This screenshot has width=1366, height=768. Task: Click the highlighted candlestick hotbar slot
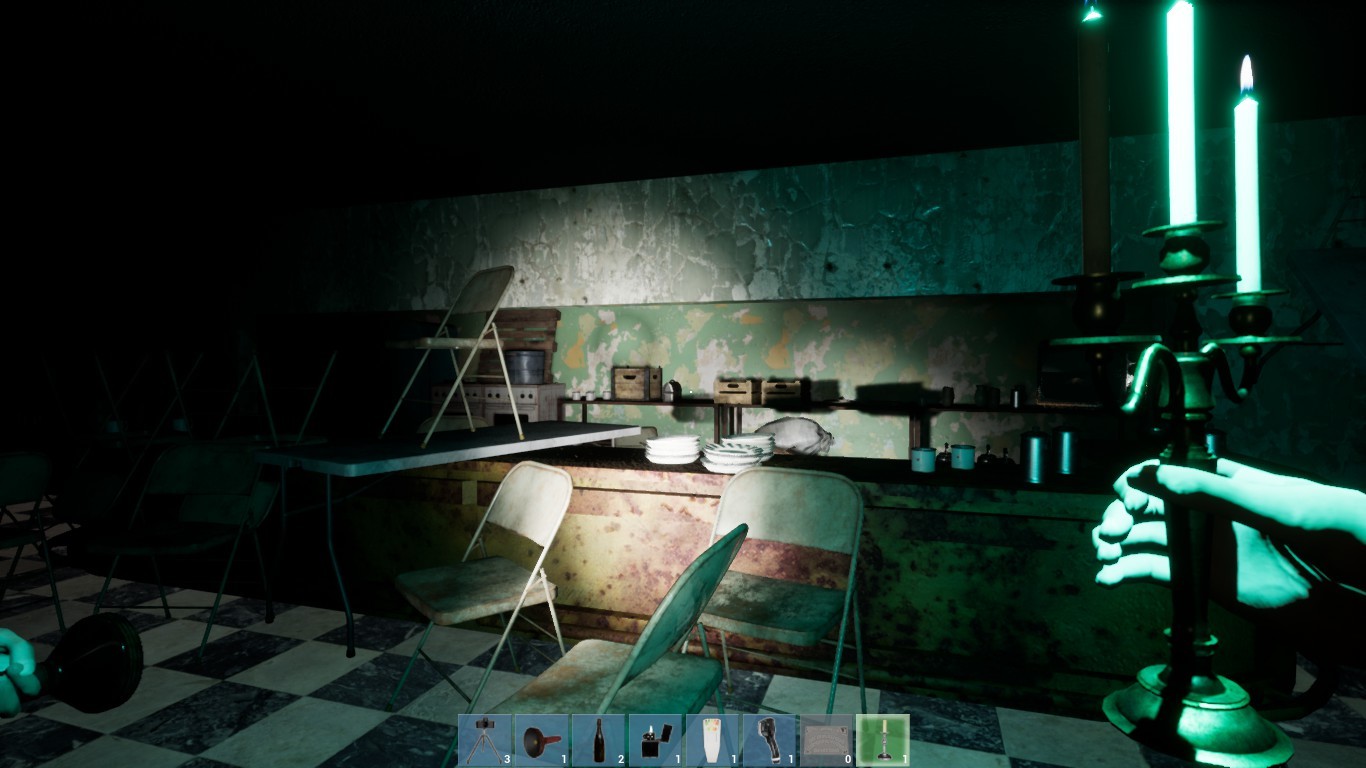pyautogui.click(x=882, y=739)
